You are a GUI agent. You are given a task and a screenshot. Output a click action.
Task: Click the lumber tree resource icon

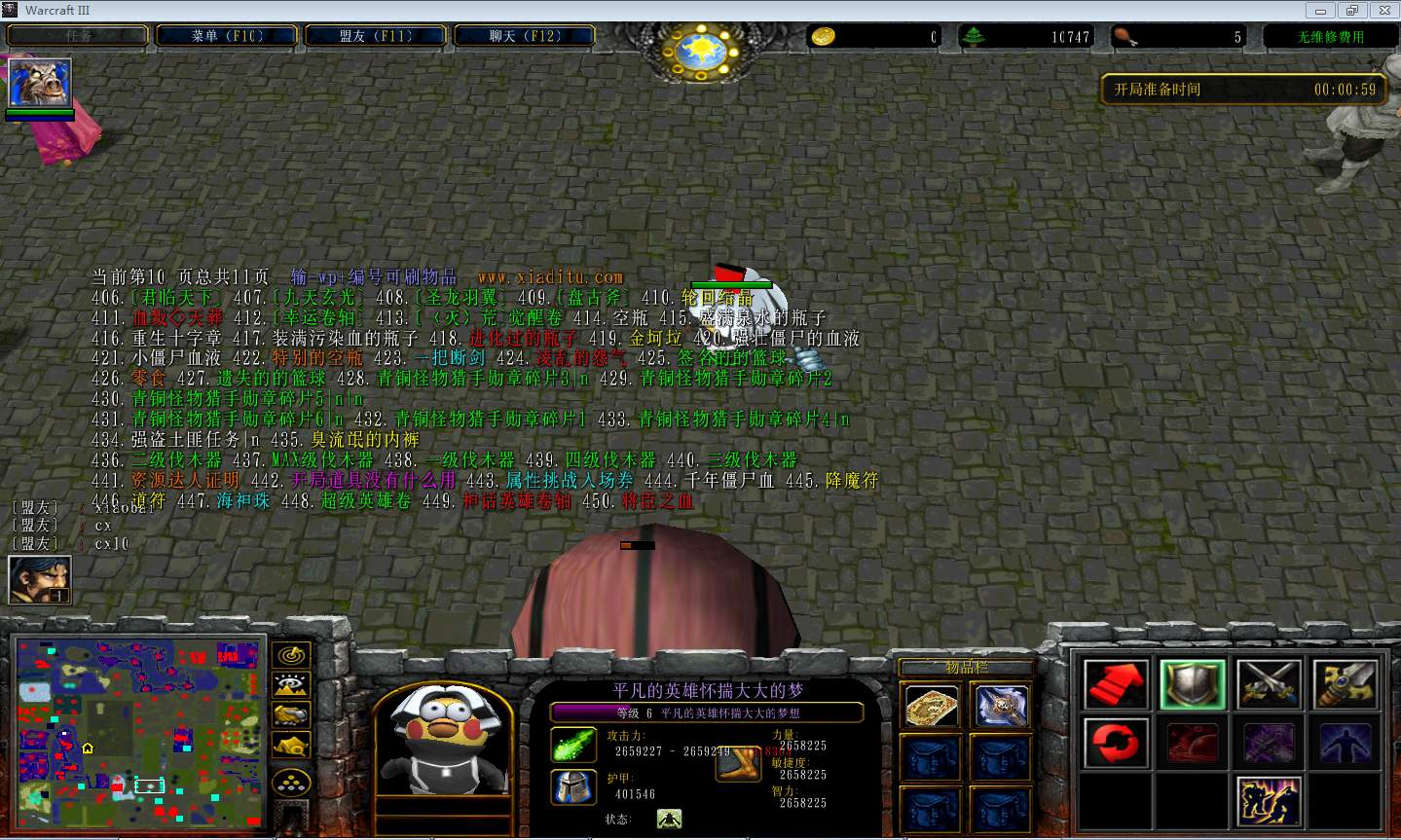pos(975,35)
